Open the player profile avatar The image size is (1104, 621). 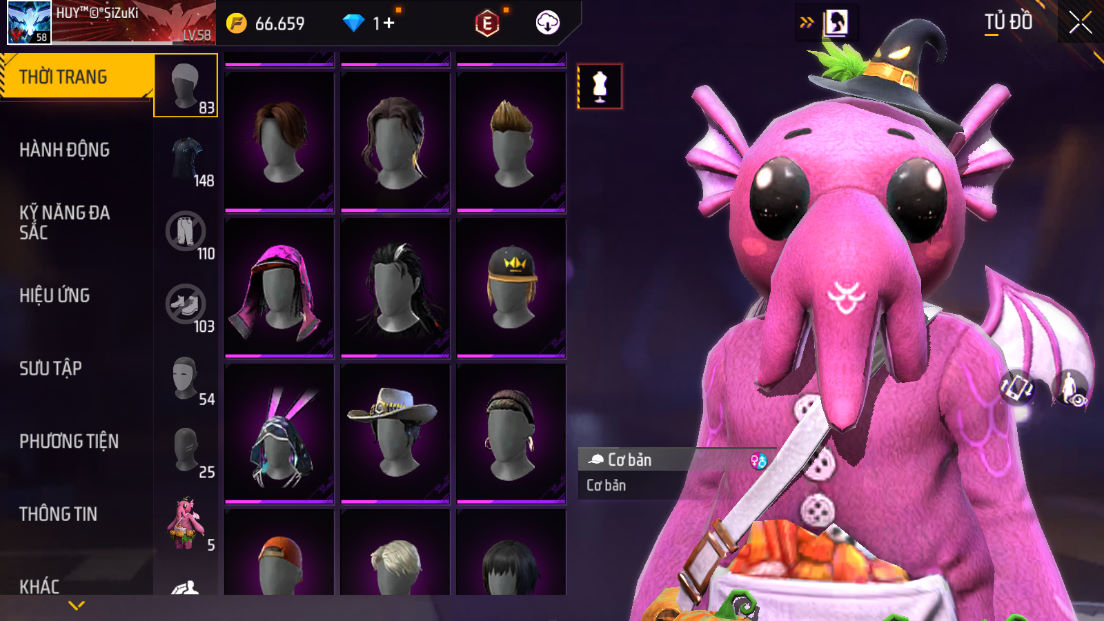[x=29, y=22]
